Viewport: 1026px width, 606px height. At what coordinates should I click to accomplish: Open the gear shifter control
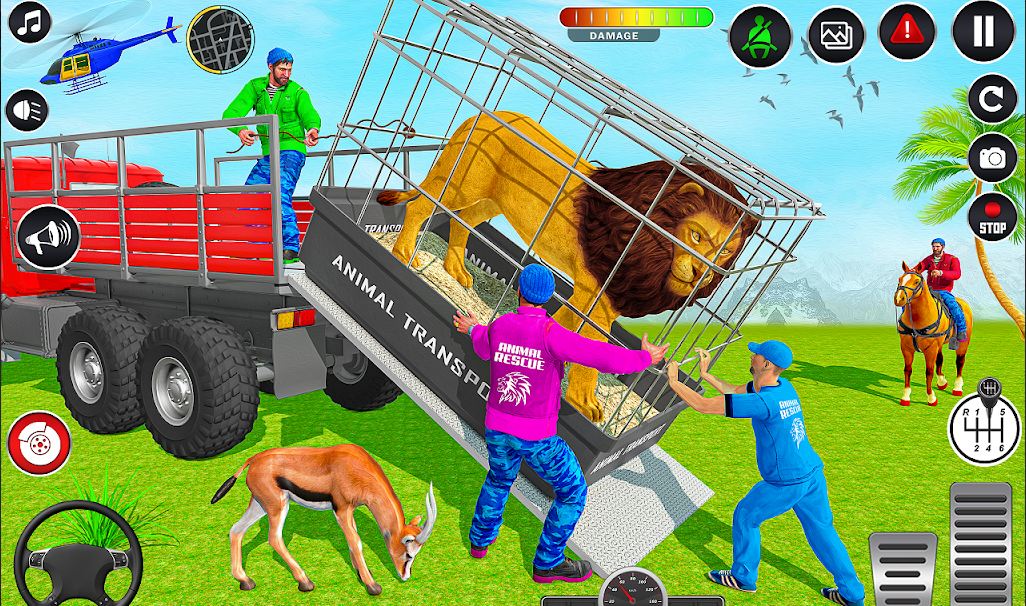pyautogui.click(x=984, y=425)
